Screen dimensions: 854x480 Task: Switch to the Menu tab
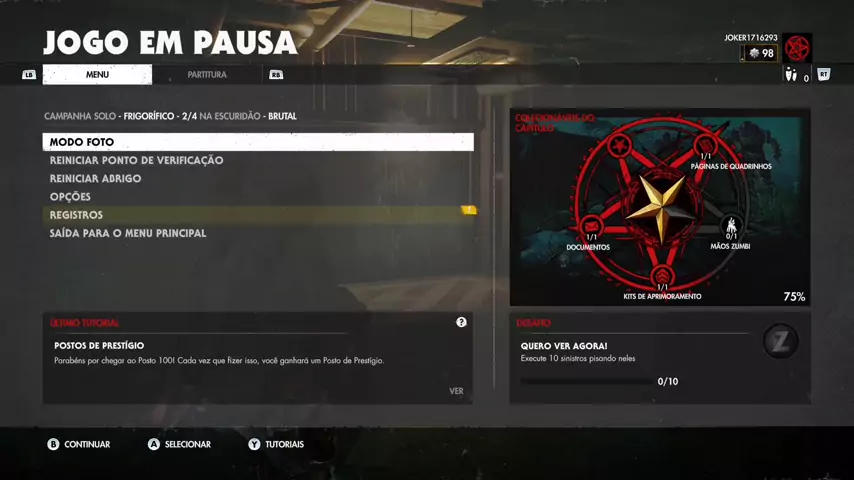click(97, 75)
